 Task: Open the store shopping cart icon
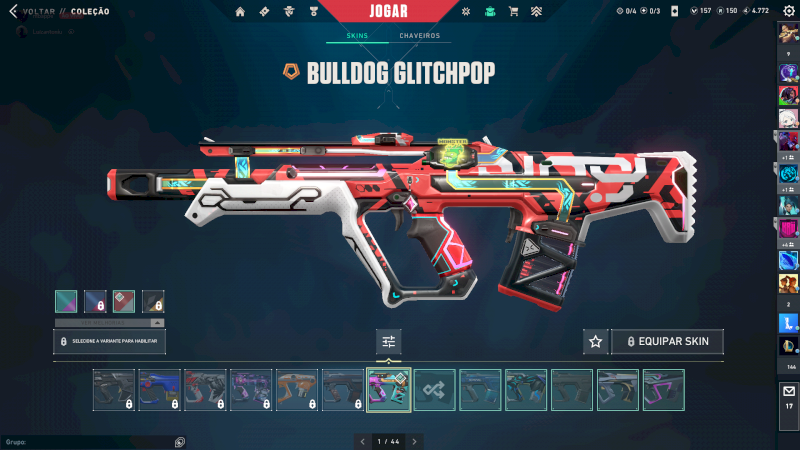pyautogui.click(x=513, y=12)
